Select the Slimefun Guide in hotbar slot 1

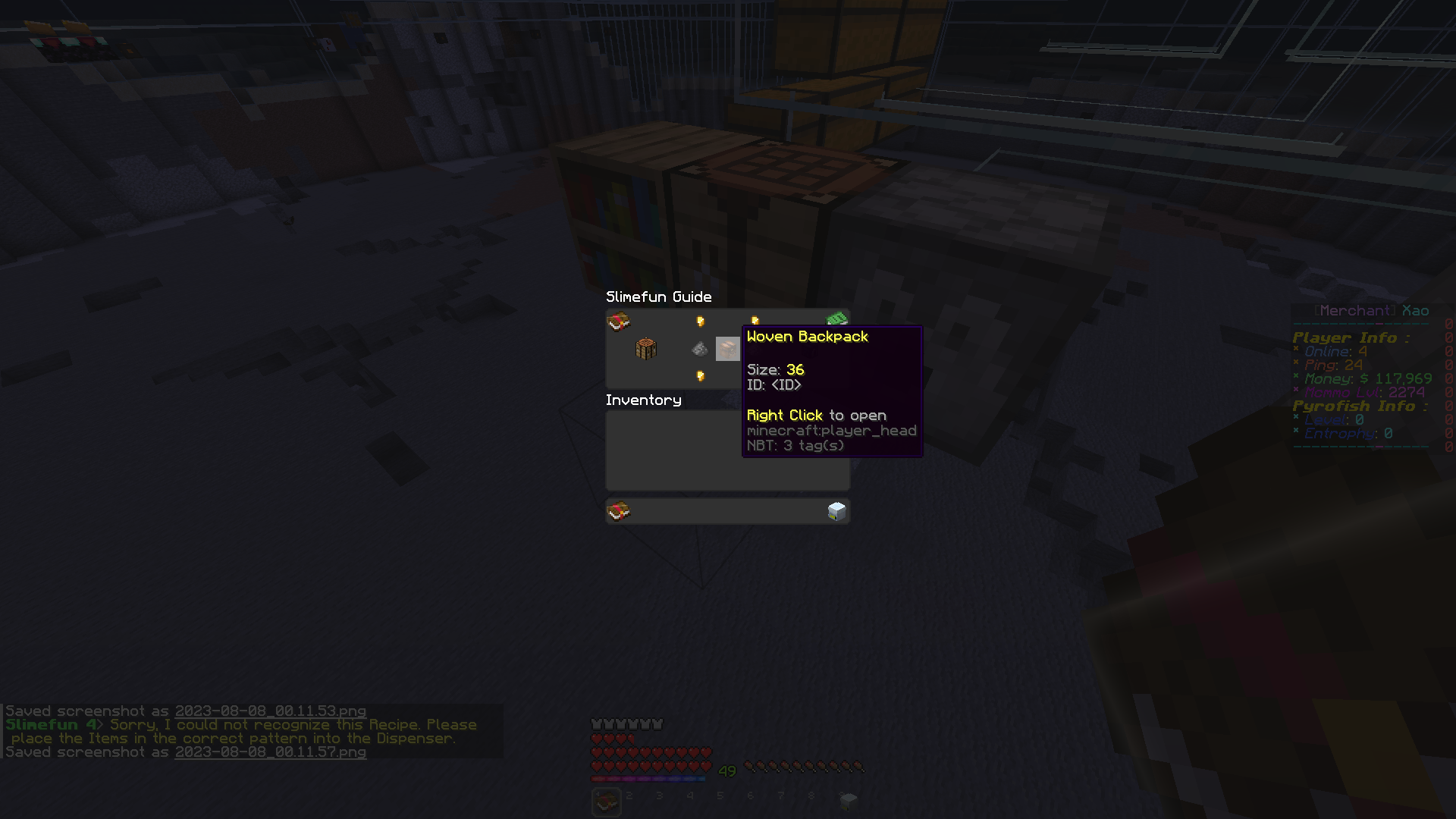coord(605,801)
